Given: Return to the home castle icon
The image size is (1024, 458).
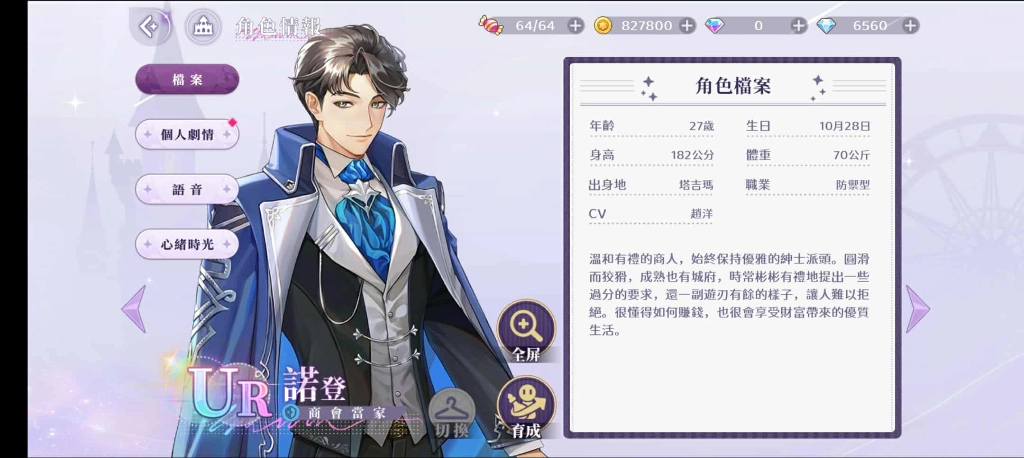Looking at the screenshot, I should pyautogui.click(x=204, y=27).
